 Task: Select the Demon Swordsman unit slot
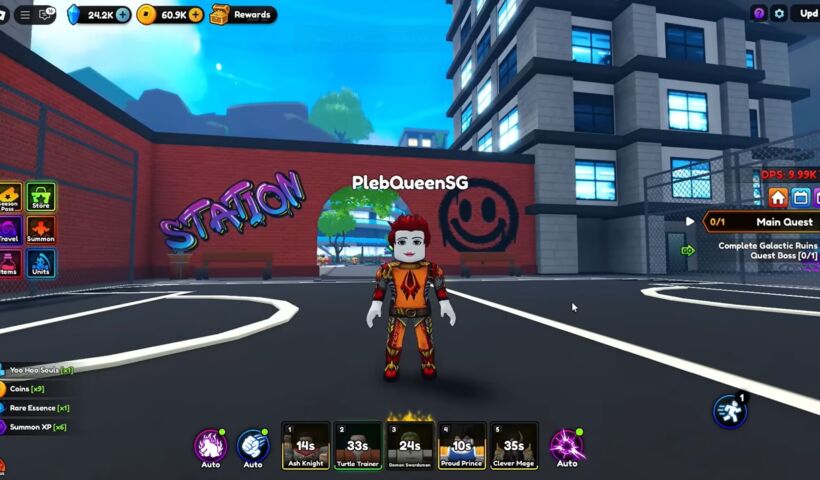[x=410, y=445]
